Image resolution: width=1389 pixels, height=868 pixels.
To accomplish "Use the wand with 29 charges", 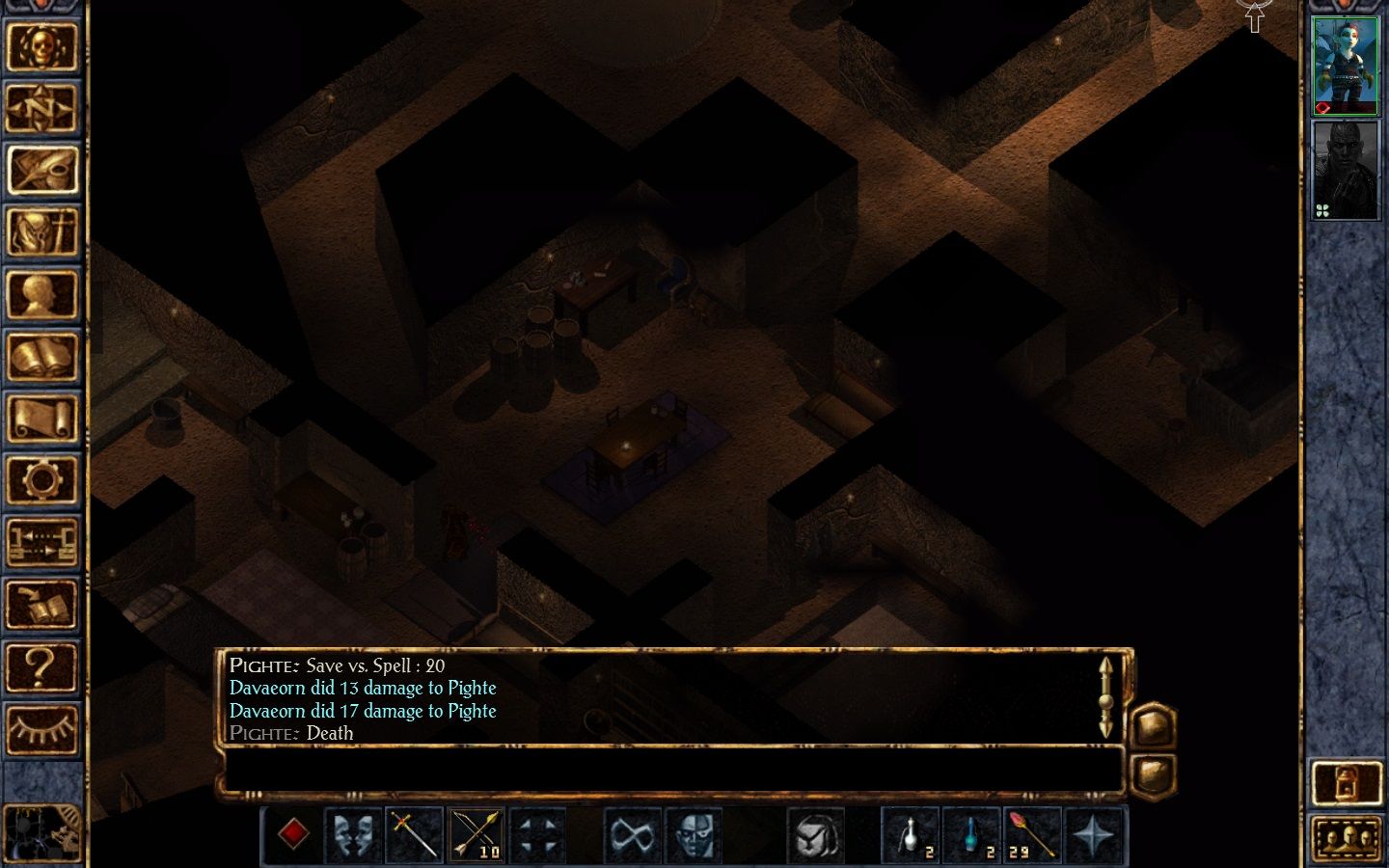I will click(x=1032, y=834).
